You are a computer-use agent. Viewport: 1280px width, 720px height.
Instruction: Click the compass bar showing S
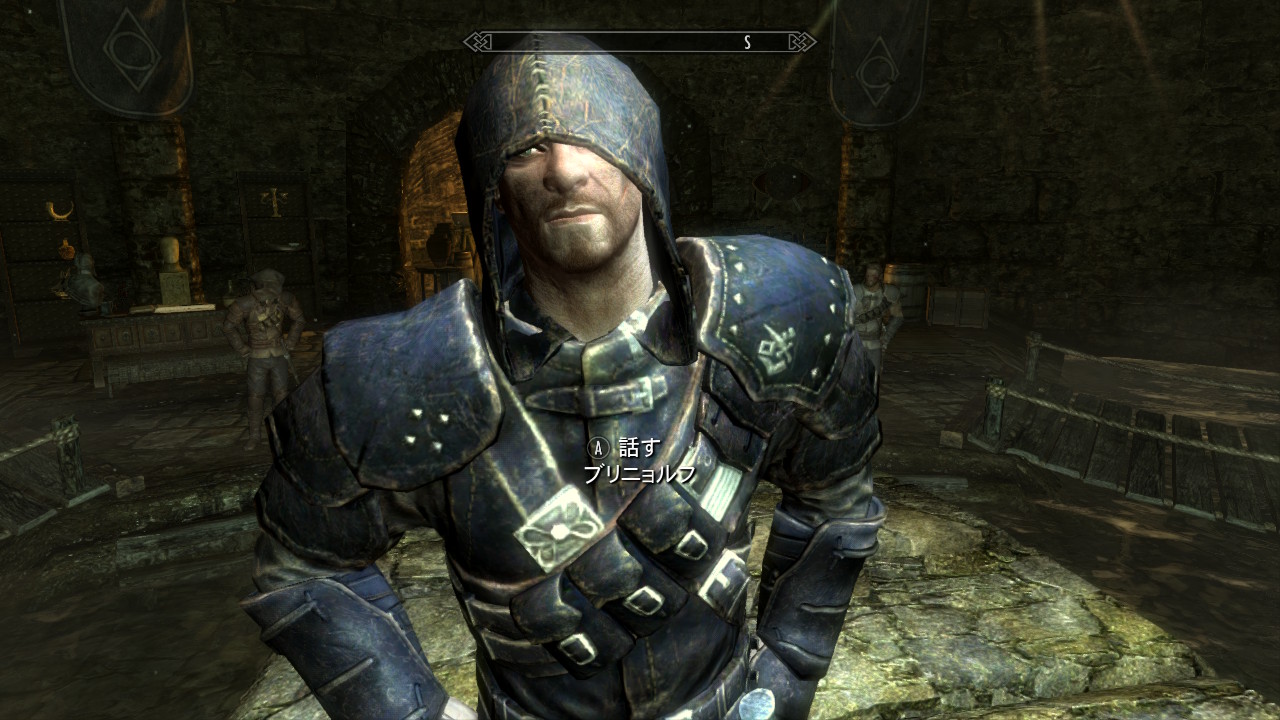tap(640, 42)
